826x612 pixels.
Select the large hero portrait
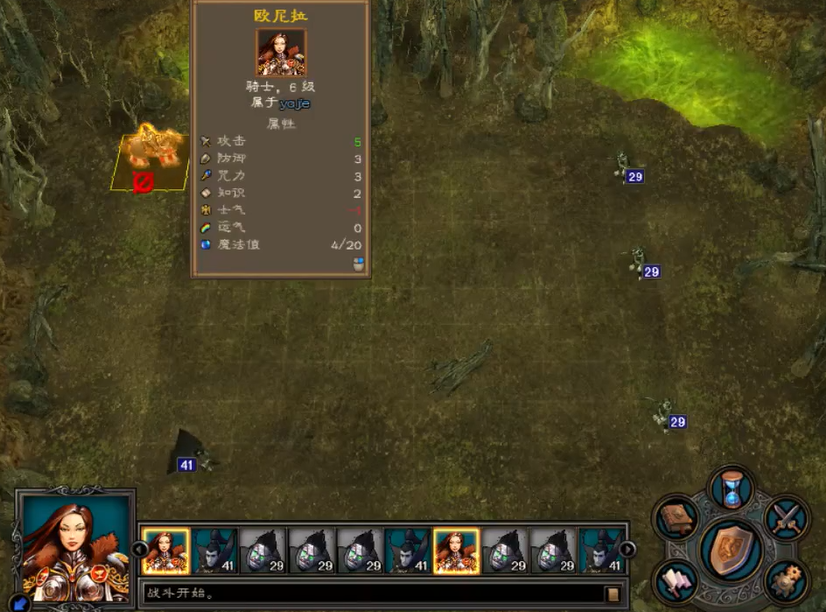[x=77, y=547]
